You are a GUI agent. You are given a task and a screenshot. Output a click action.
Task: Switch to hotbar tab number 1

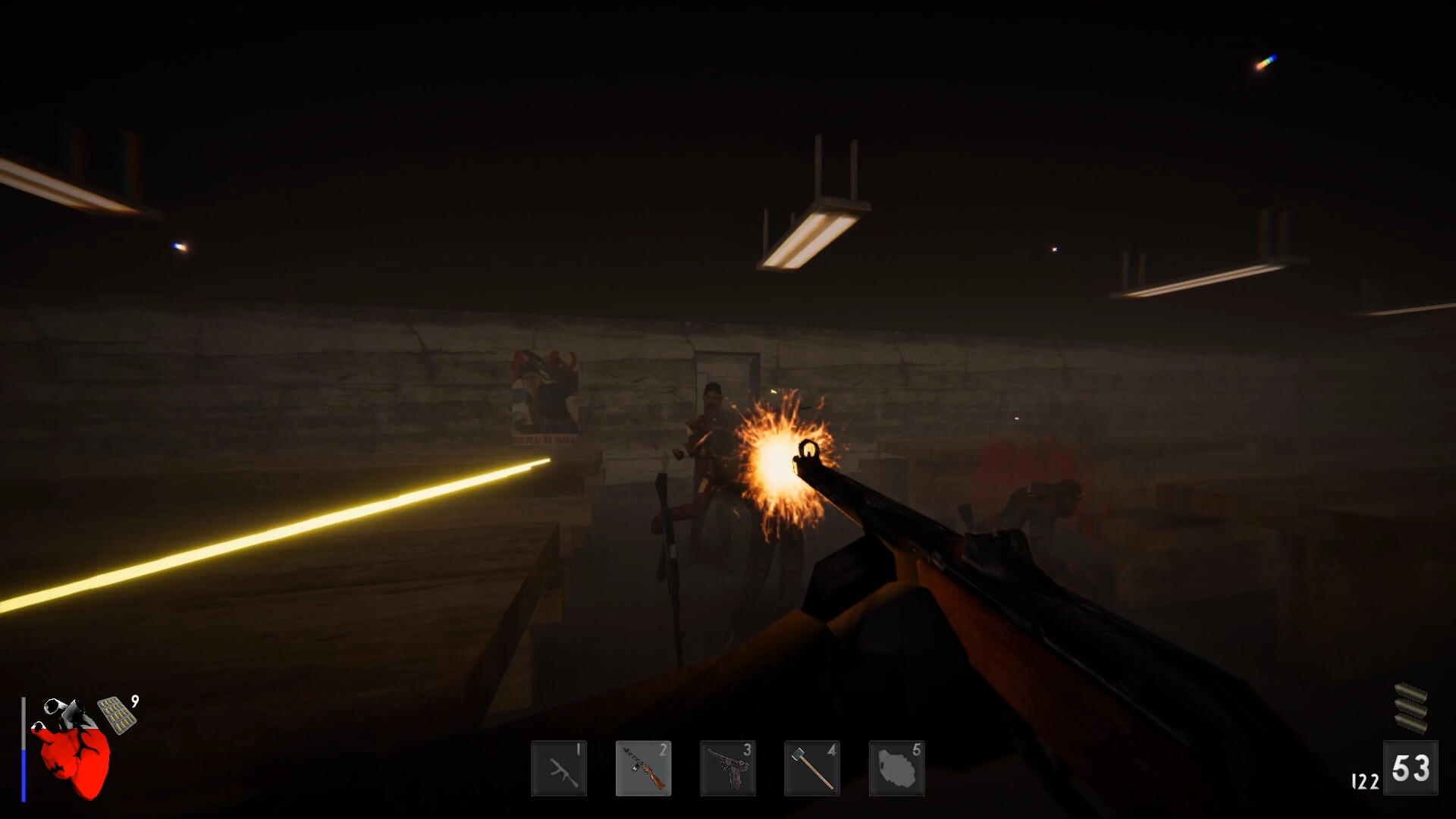[578, 748]
